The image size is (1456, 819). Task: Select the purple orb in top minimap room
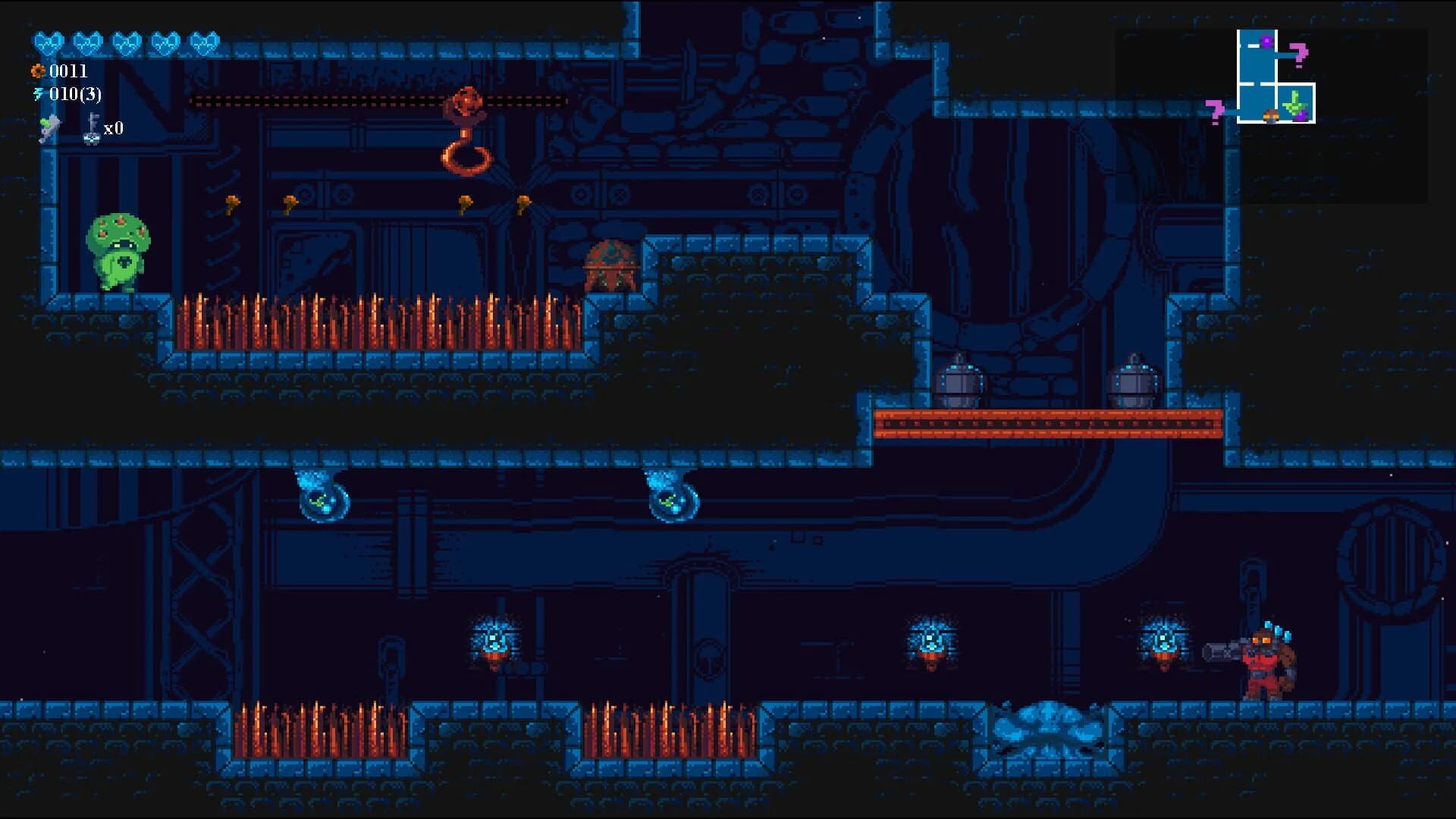tap(1266, 41)
